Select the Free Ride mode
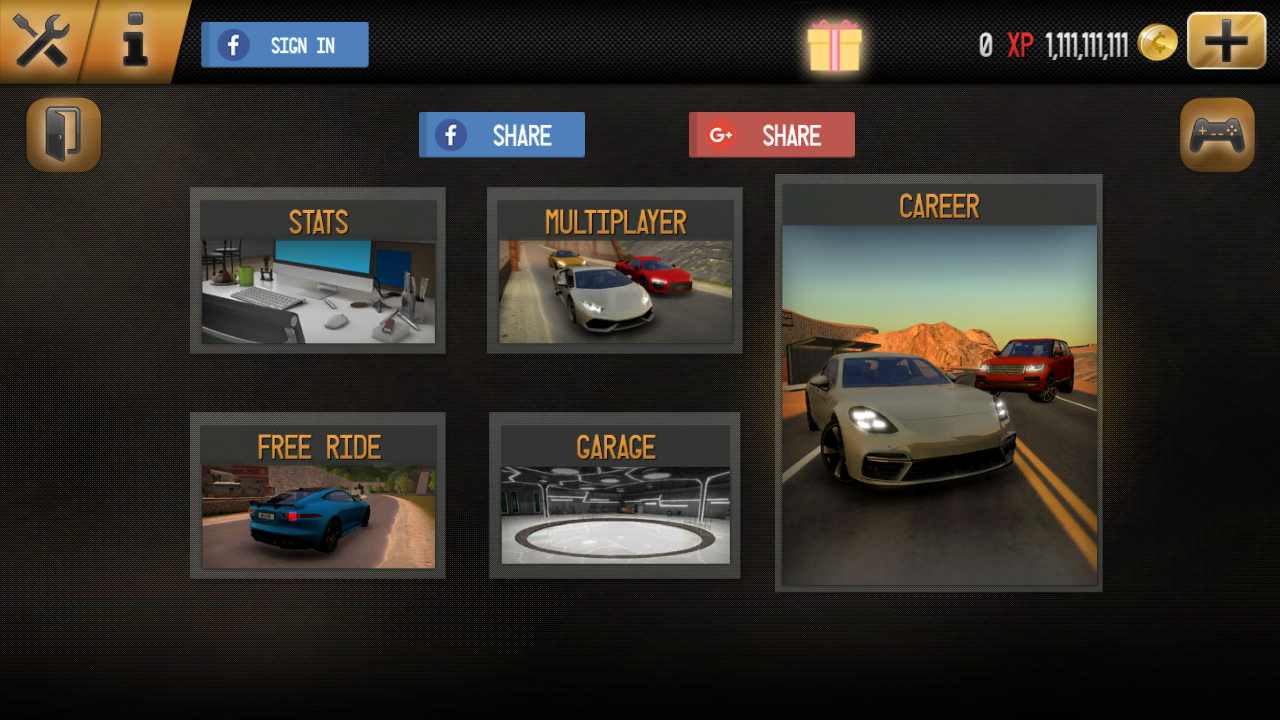 [318, 496]
